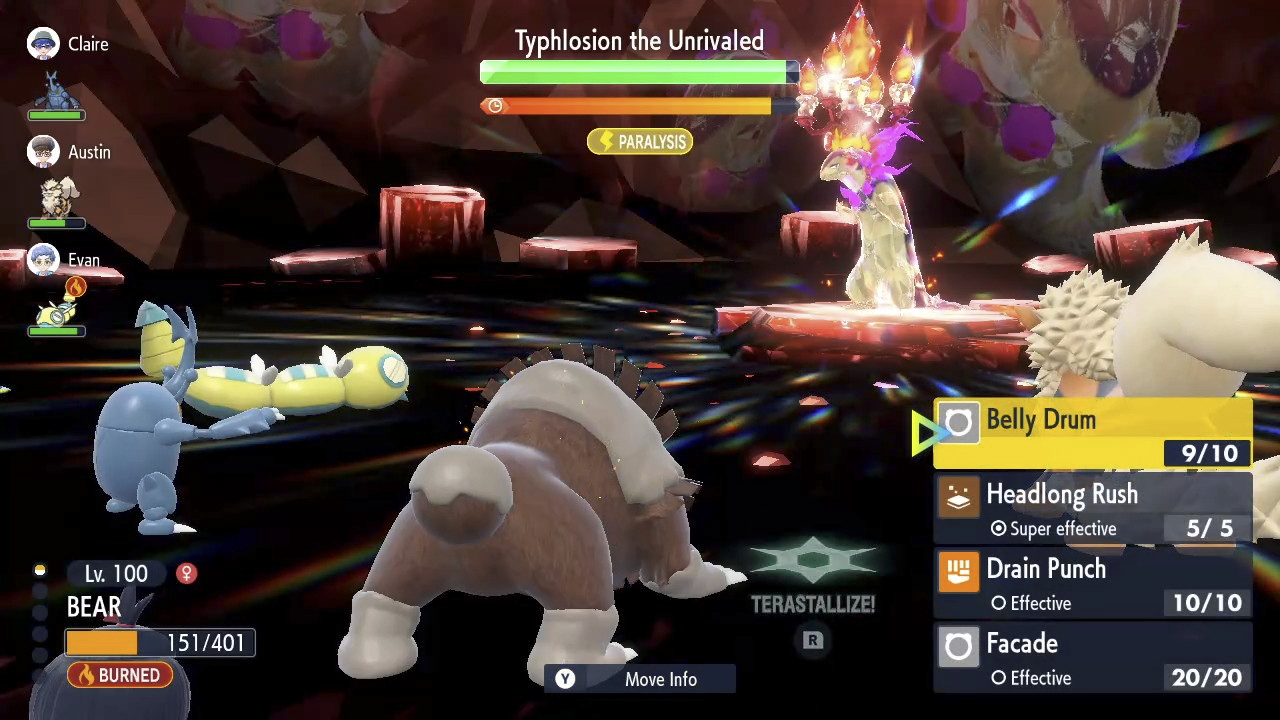Viewport: 1280px width, 720px height.
Task: Select the Belly Drum move
Action: (x=1092, y=434)
